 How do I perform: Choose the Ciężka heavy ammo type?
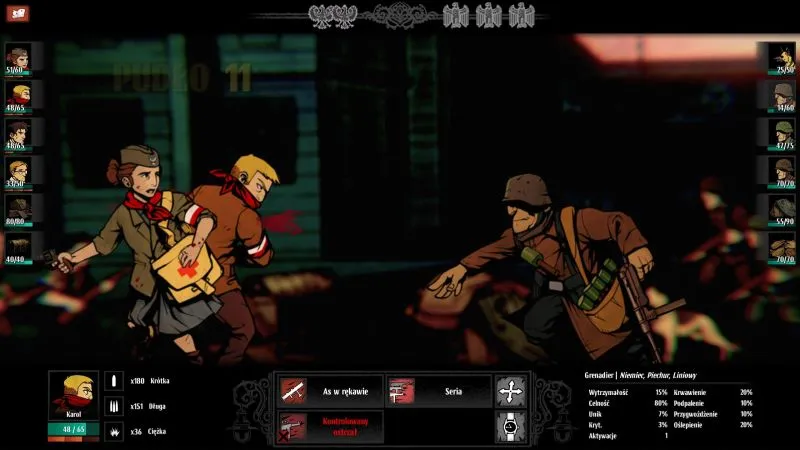(x=113, y=431)
